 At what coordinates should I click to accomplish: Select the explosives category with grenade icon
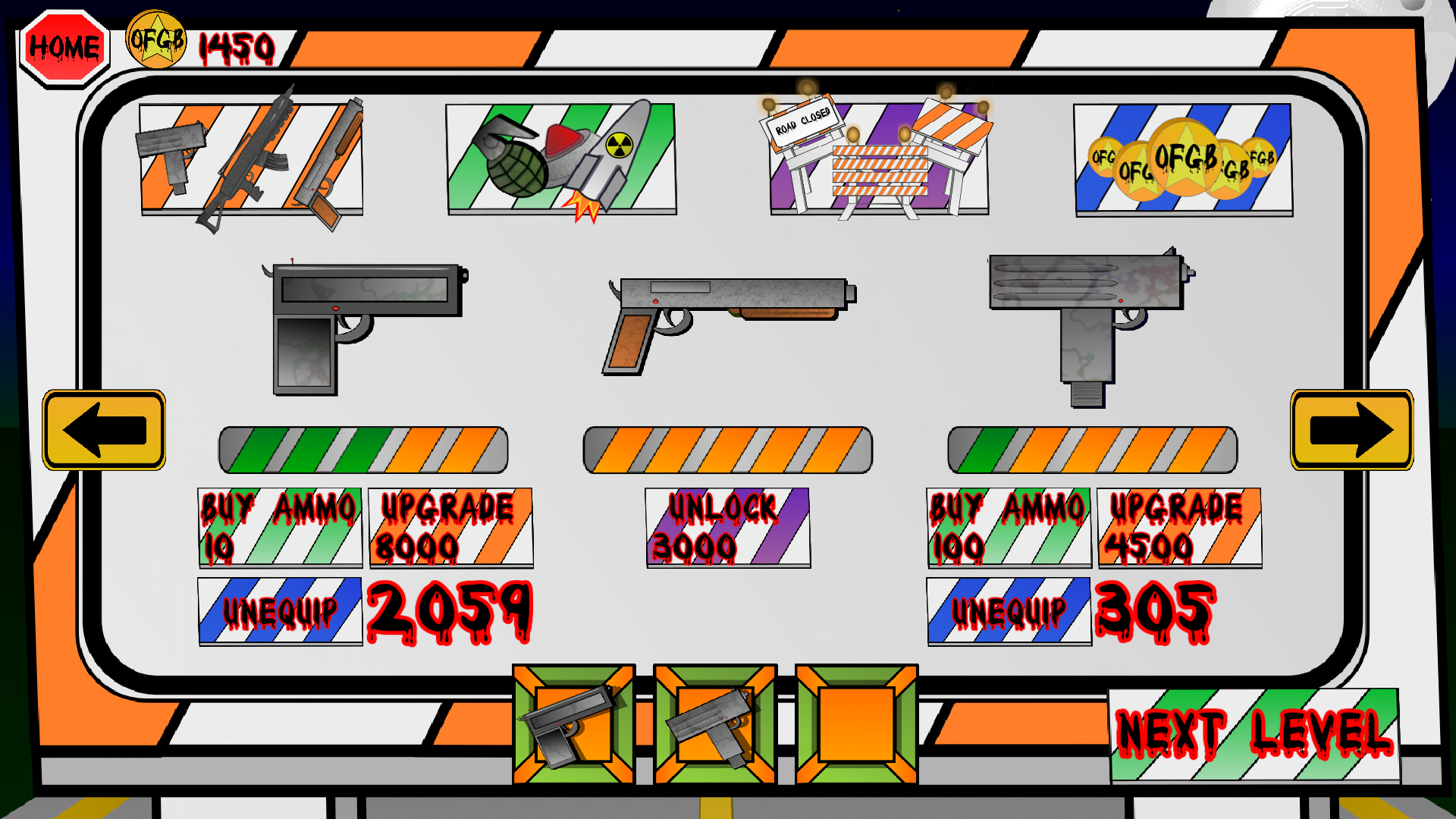[561, 159]
